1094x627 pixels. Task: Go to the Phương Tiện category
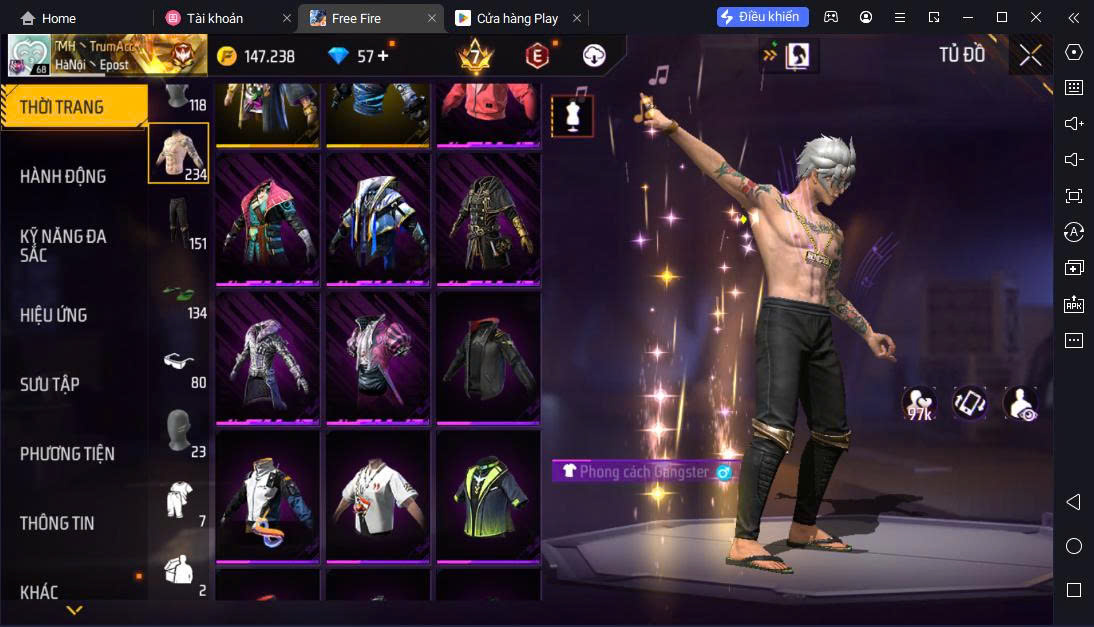click(67, 454)
